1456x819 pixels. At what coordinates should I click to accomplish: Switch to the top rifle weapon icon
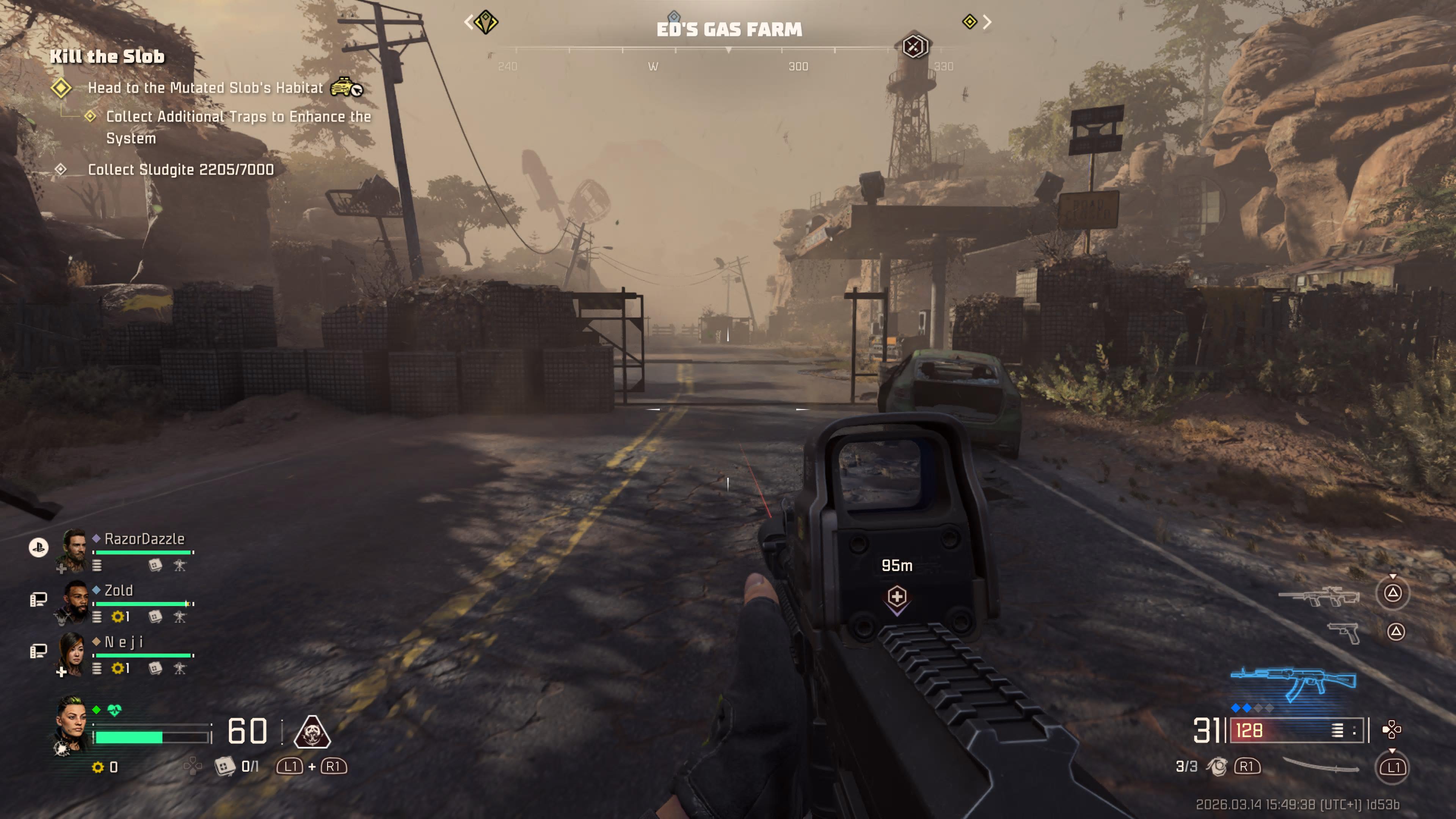click(1319, 596)
